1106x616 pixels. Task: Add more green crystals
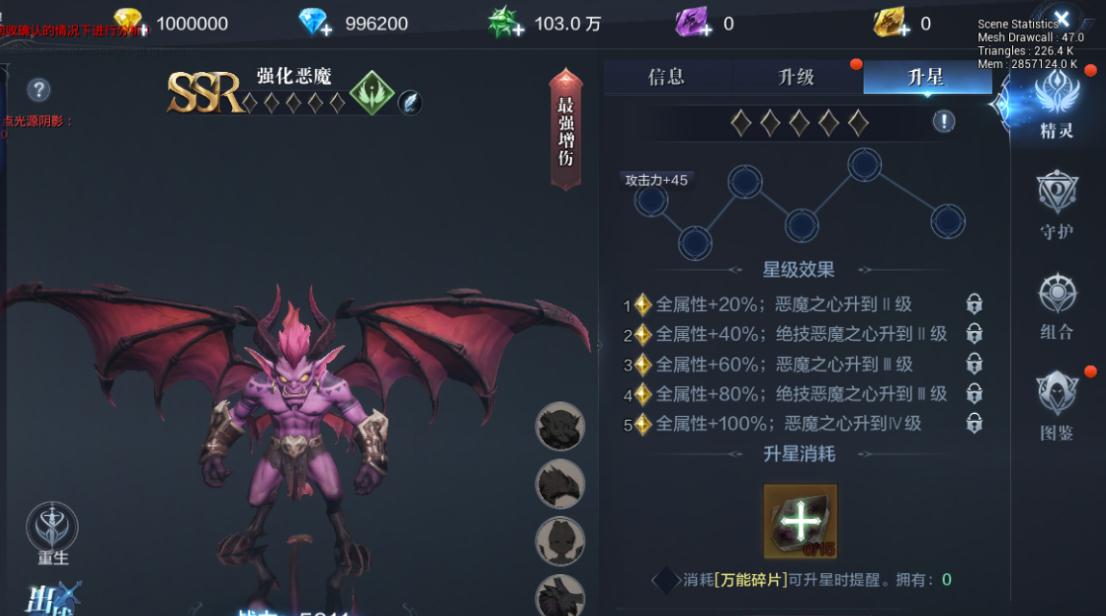[506, 23]
